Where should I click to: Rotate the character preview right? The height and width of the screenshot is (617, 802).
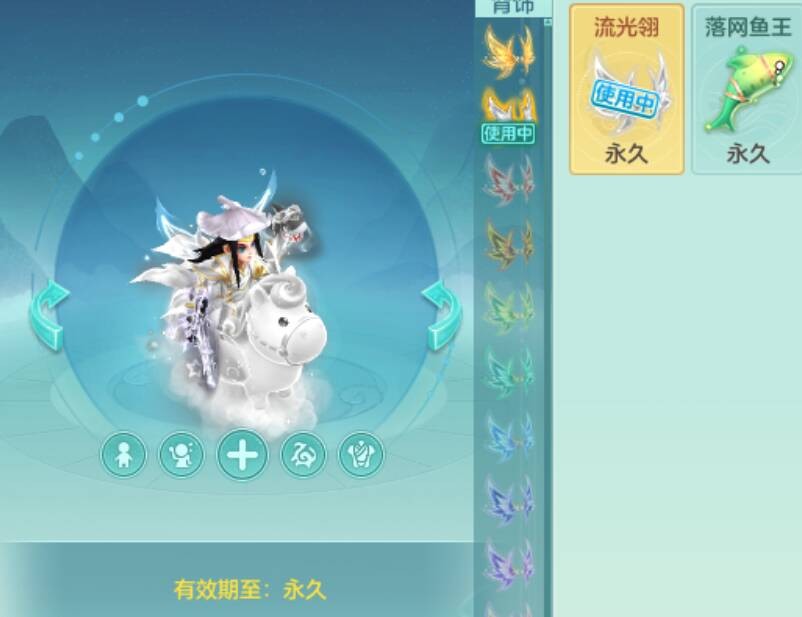coord(440,315)
